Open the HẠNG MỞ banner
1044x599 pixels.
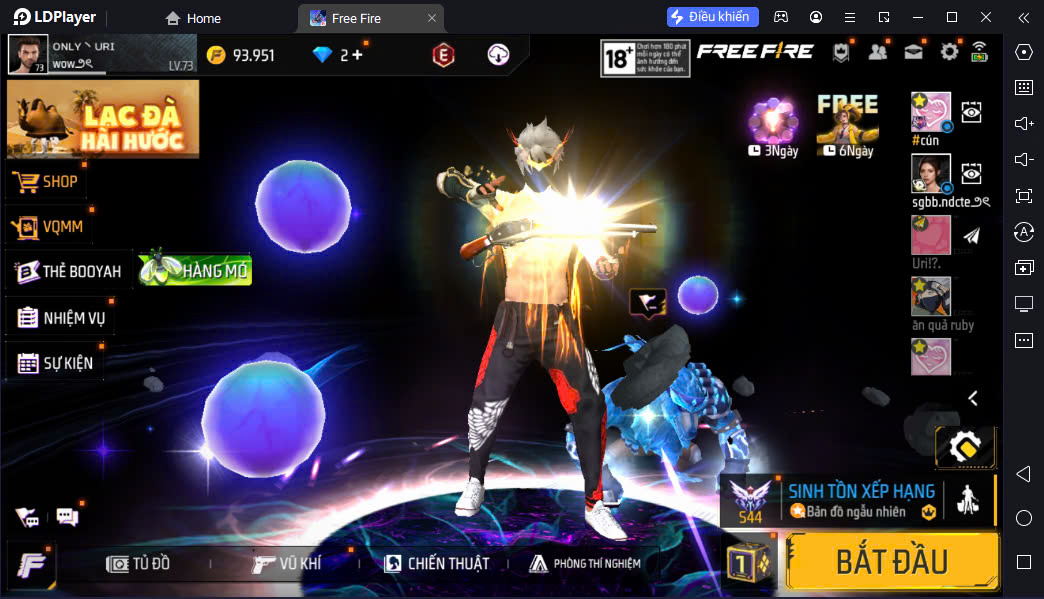(196, 268)
